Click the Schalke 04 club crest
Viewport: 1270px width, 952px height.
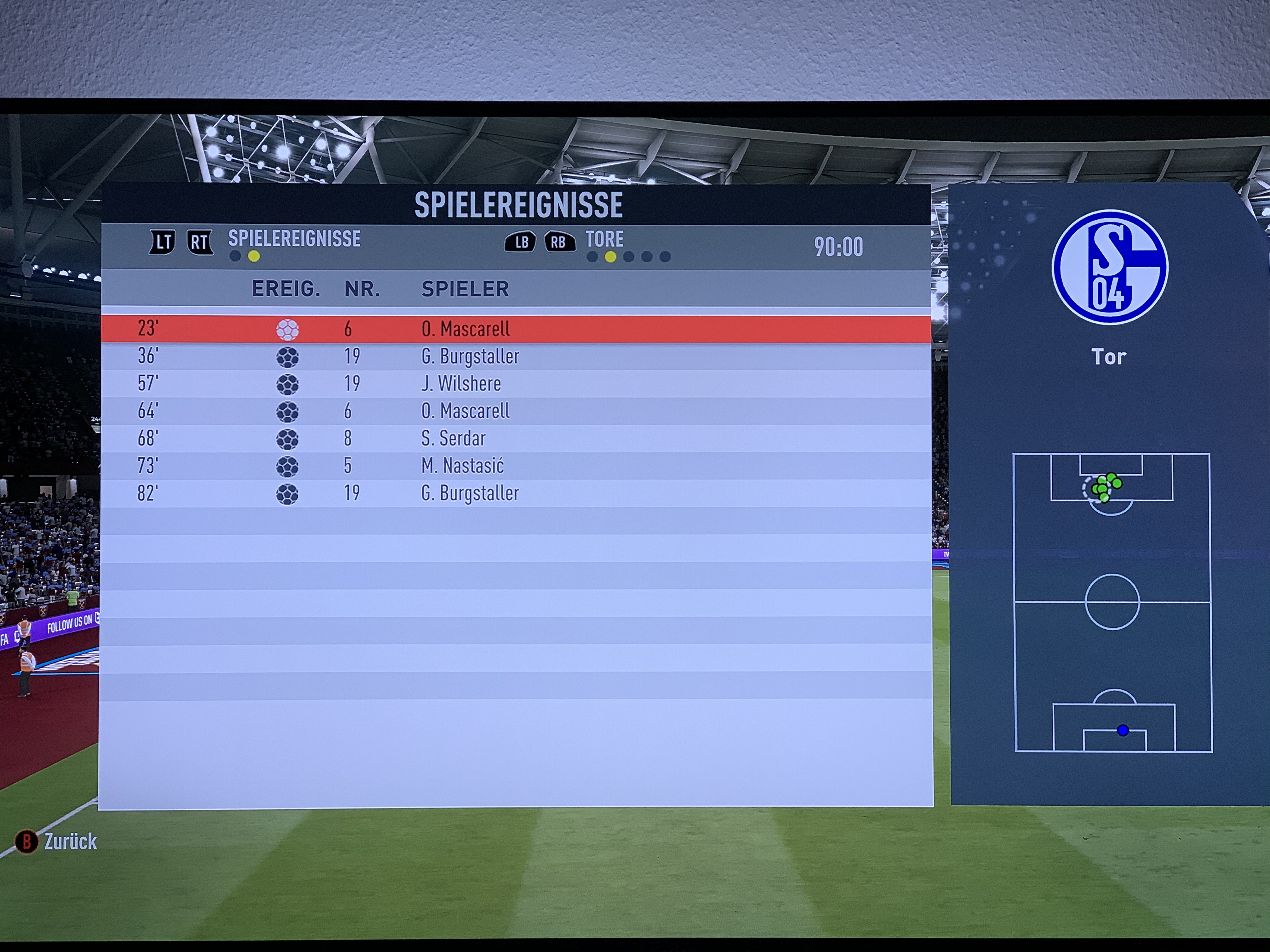coord(1109,267)
